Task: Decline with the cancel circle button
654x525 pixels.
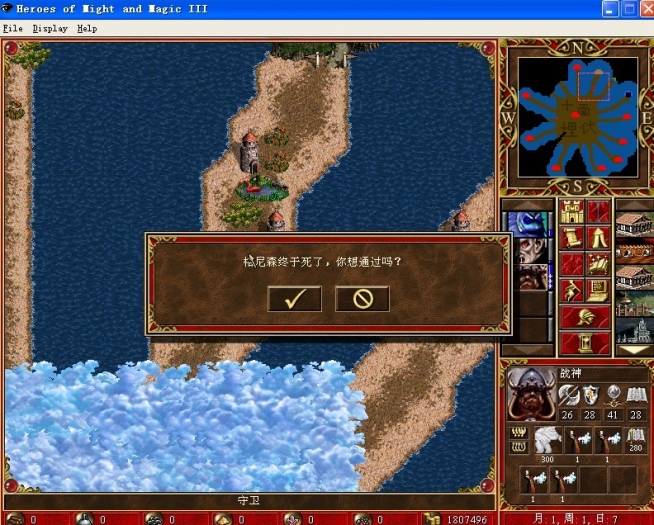Action: coord(361,298)
